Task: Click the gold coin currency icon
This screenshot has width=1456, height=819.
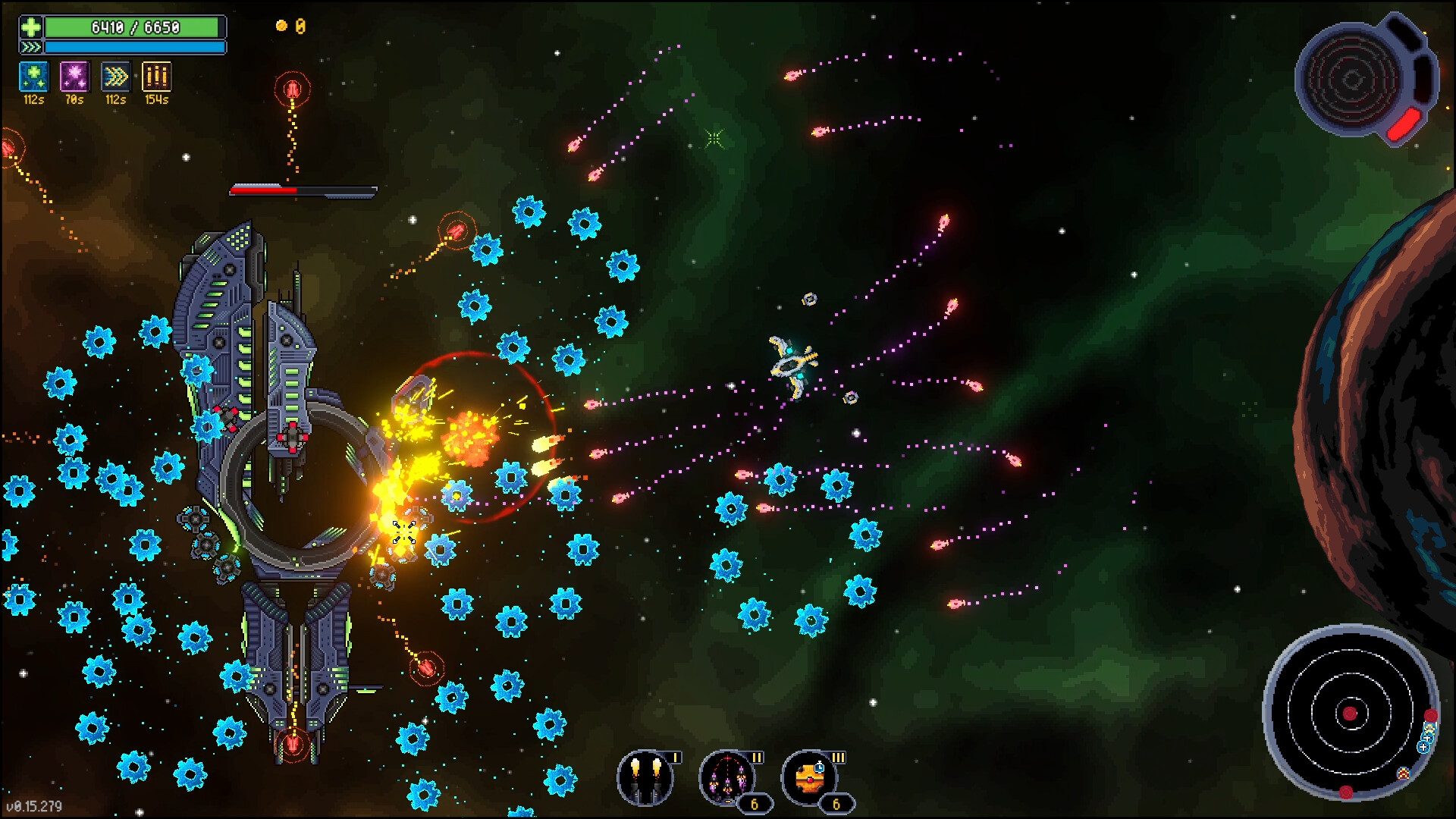Action: point(281,24)
